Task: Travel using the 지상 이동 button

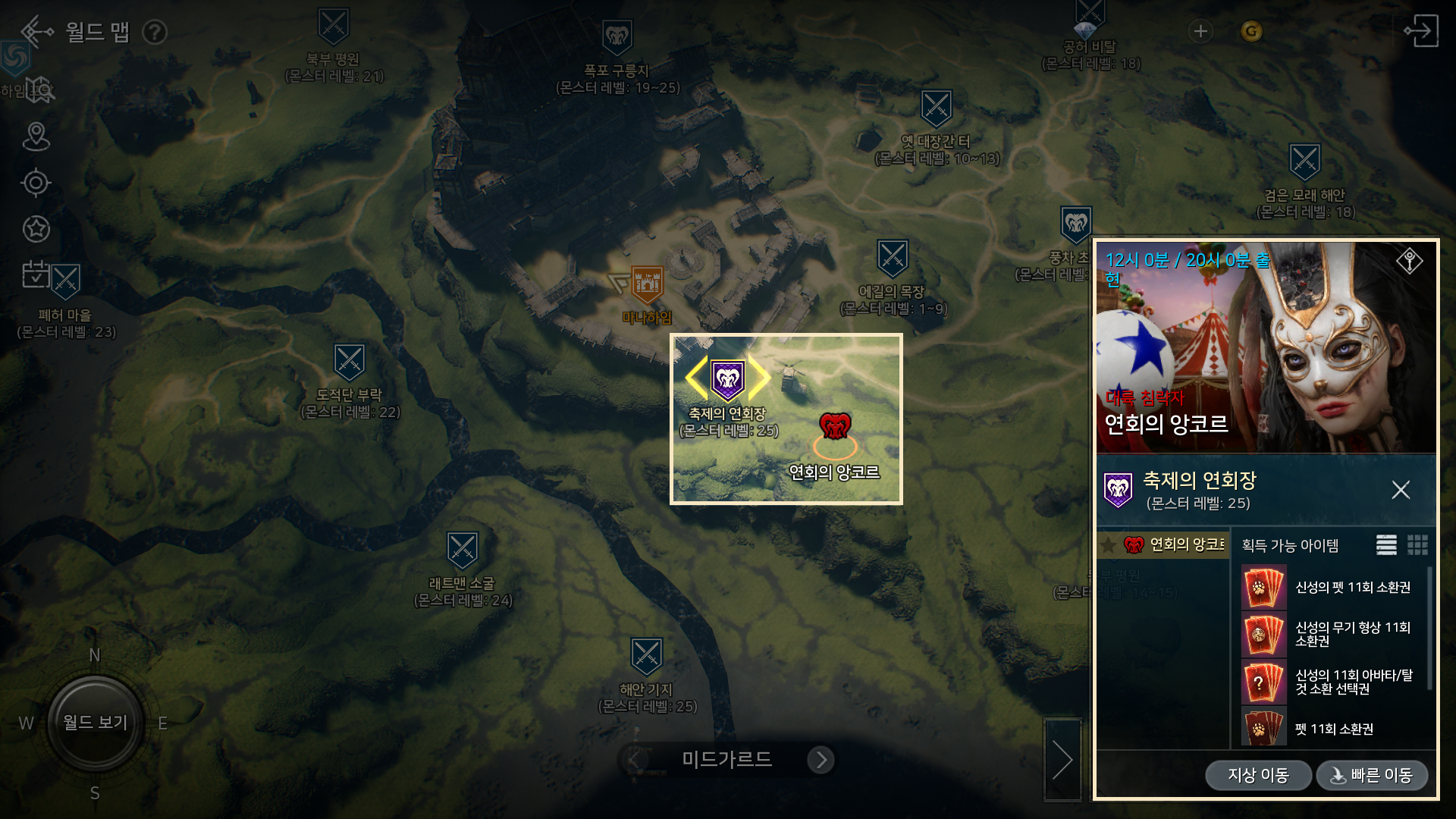Action: pos(1258,775)
